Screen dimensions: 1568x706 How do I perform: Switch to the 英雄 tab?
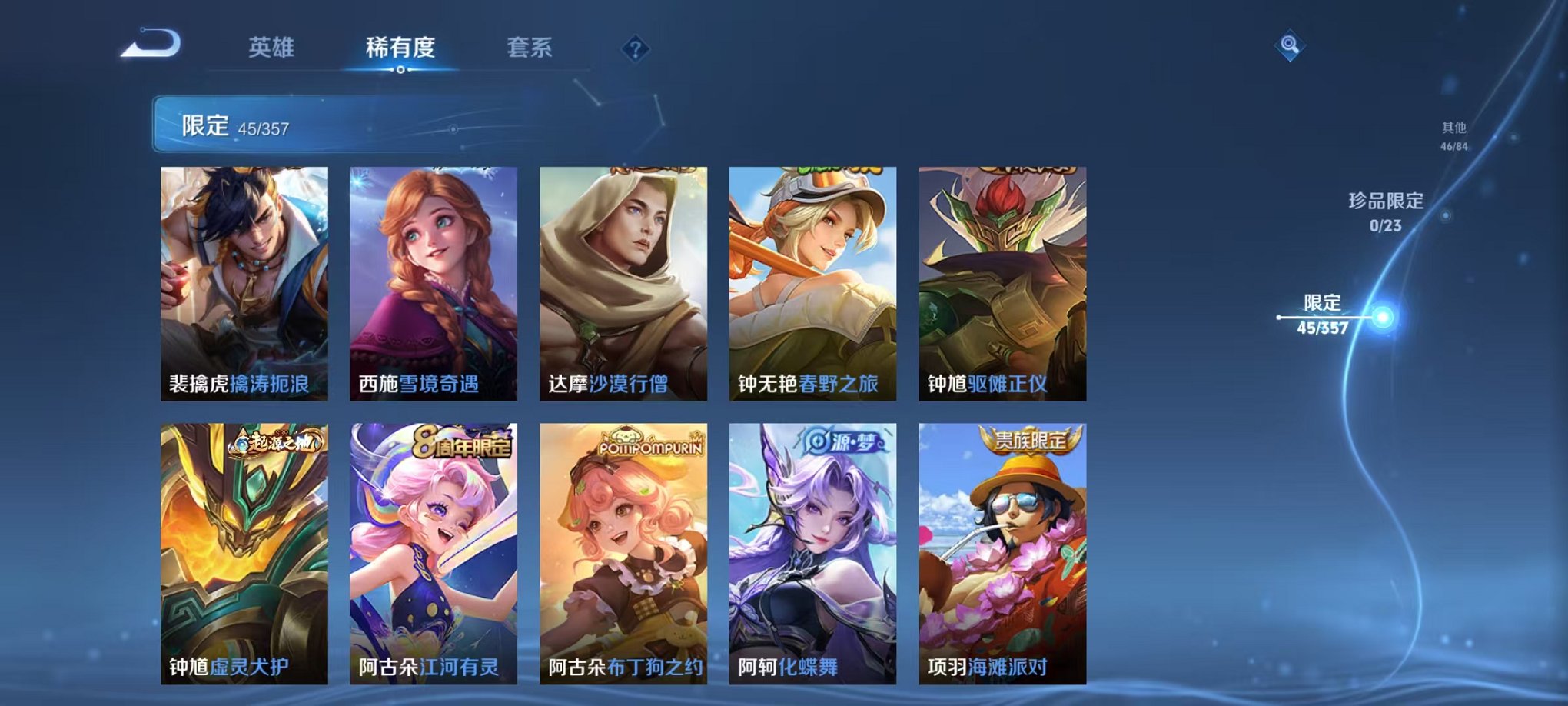[273, 48]
